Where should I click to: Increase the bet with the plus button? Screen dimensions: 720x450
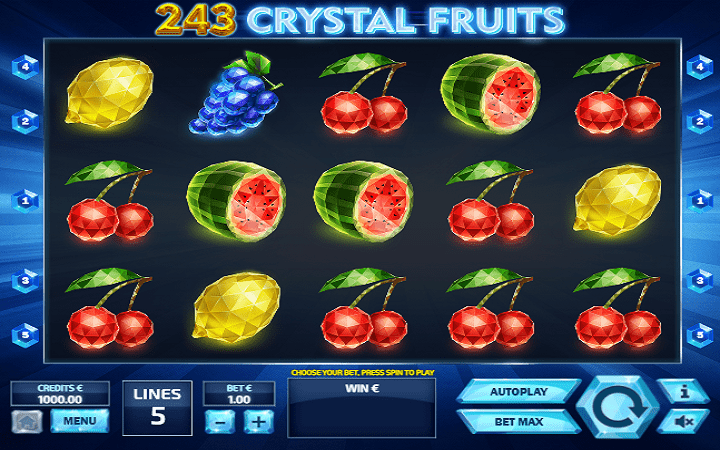[258, 421]
